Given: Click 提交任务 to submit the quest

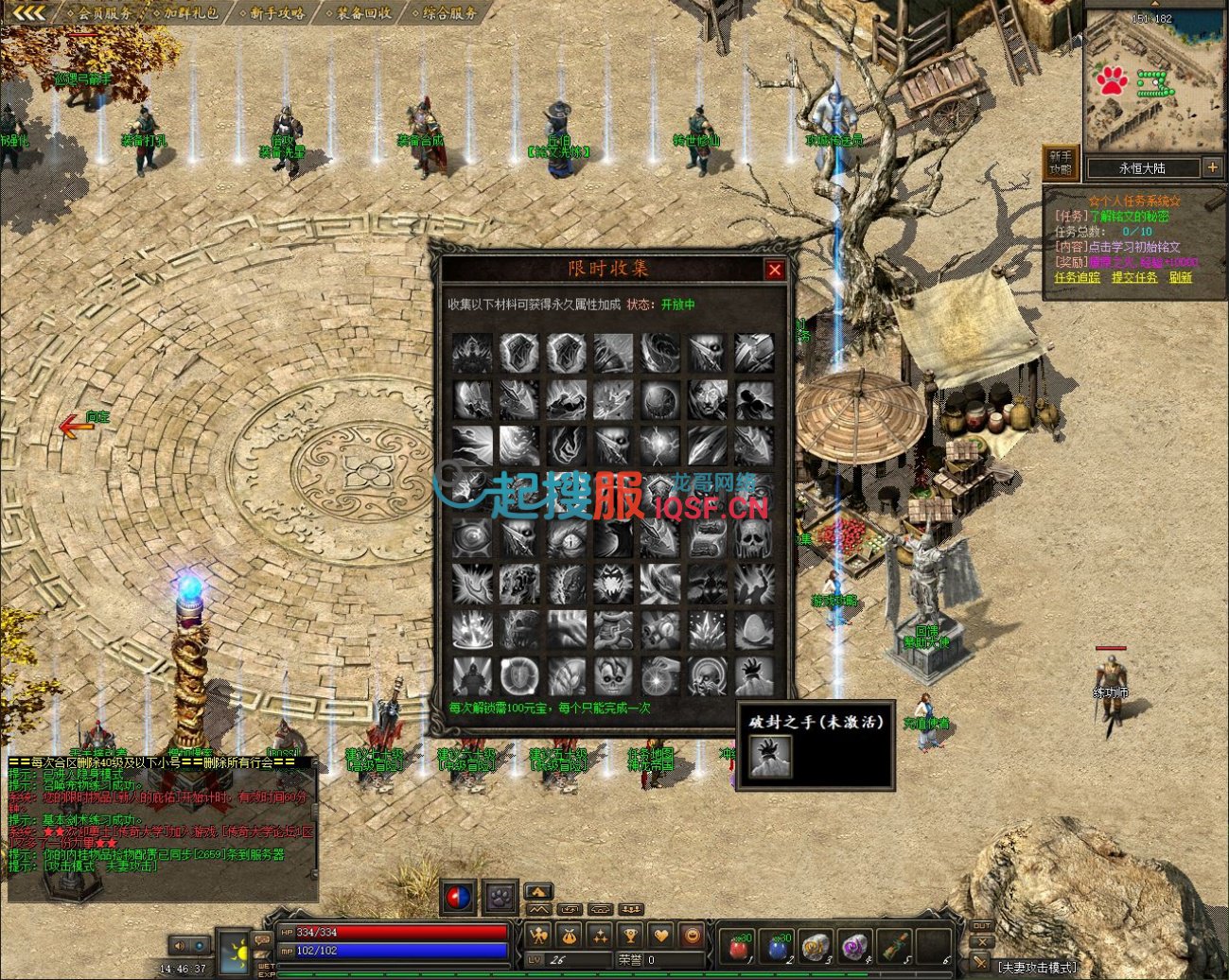Looking at the screenshot, I should point(1133,278).
